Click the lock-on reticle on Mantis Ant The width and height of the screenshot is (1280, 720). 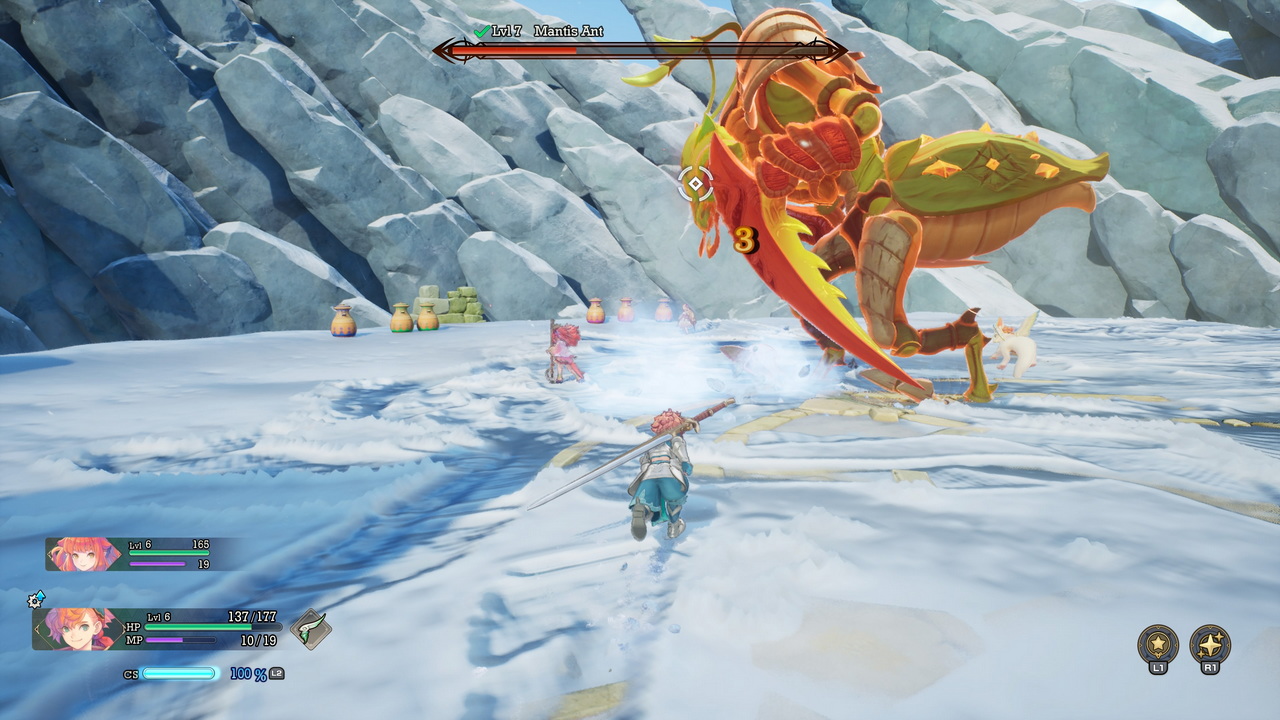[695, 184]
